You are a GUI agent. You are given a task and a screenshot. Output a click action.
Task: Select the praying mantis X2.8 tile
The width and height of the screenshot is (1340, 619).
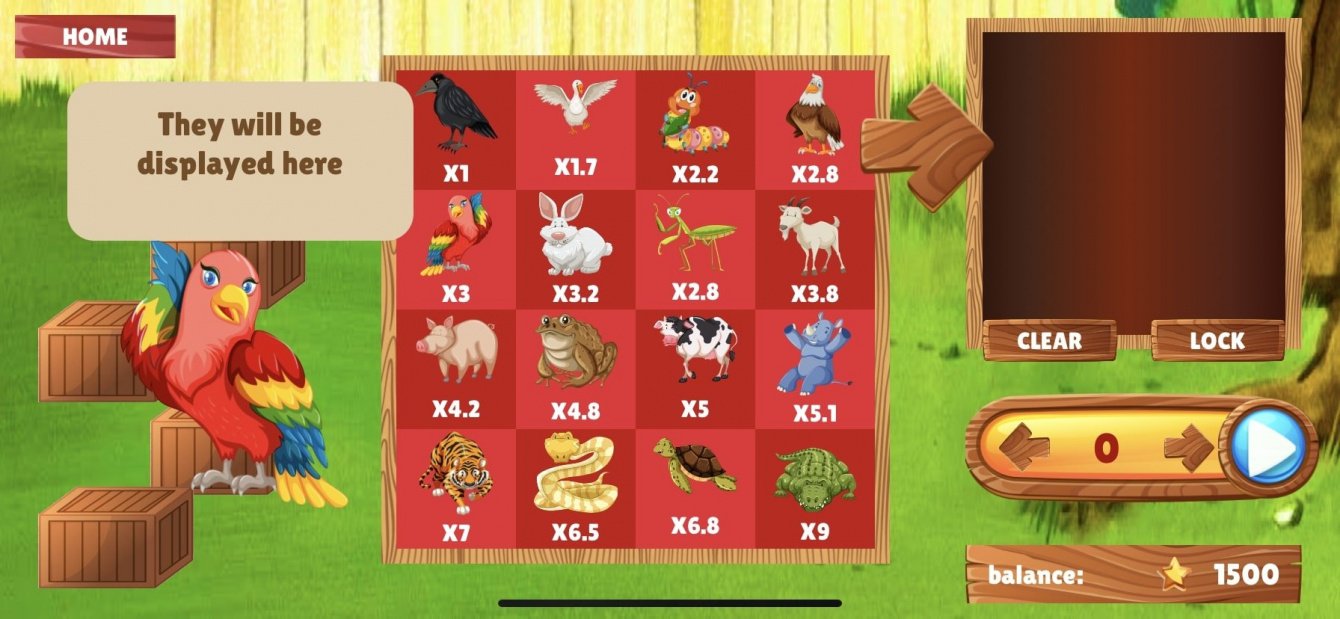click(x=695, y=249)
